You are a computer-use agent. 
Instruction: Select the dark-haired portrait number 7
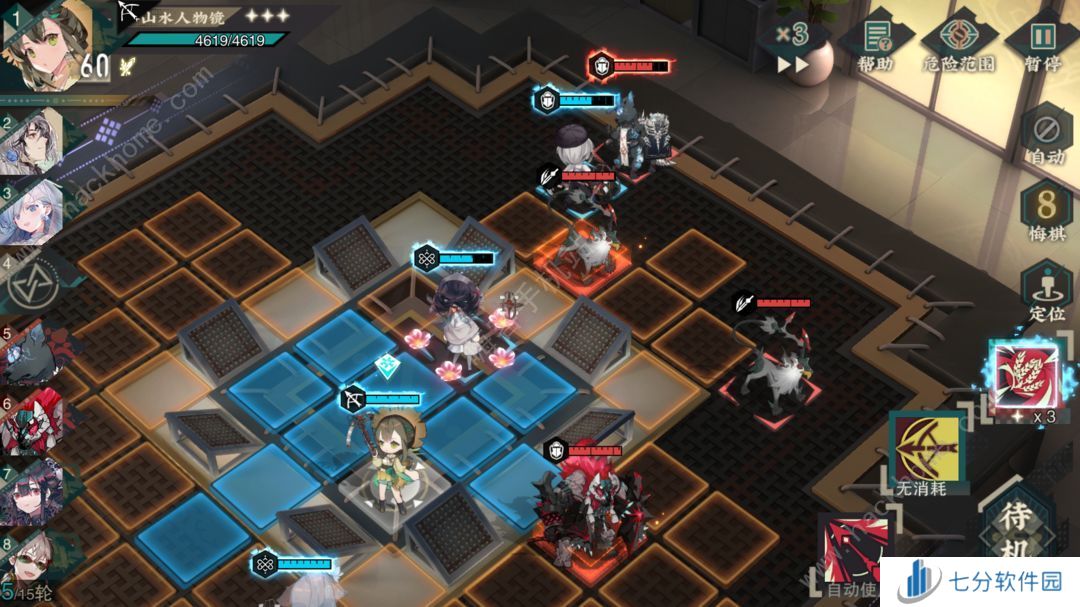33,492
